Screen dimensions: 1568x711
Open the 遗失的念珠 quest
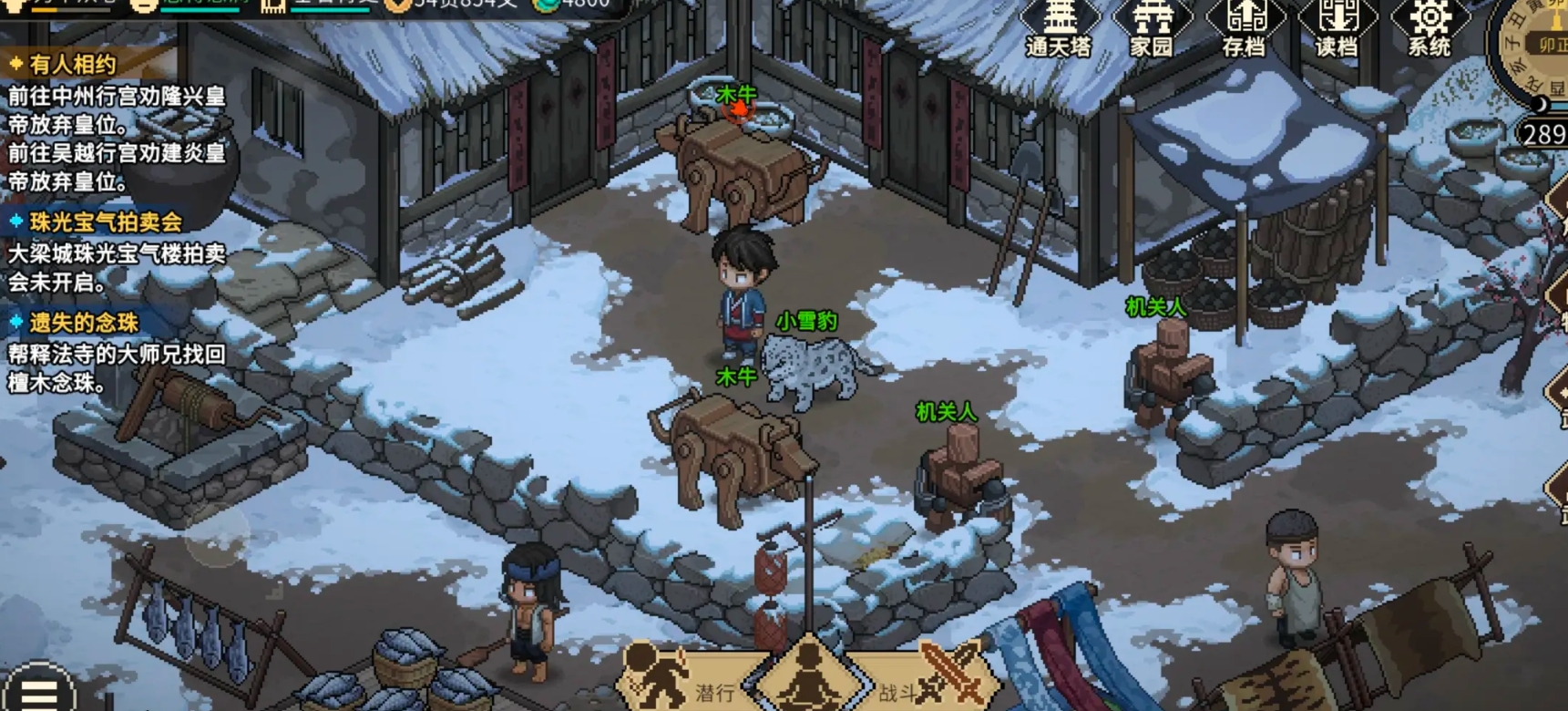pyautogui.click(x=83, y=323)
